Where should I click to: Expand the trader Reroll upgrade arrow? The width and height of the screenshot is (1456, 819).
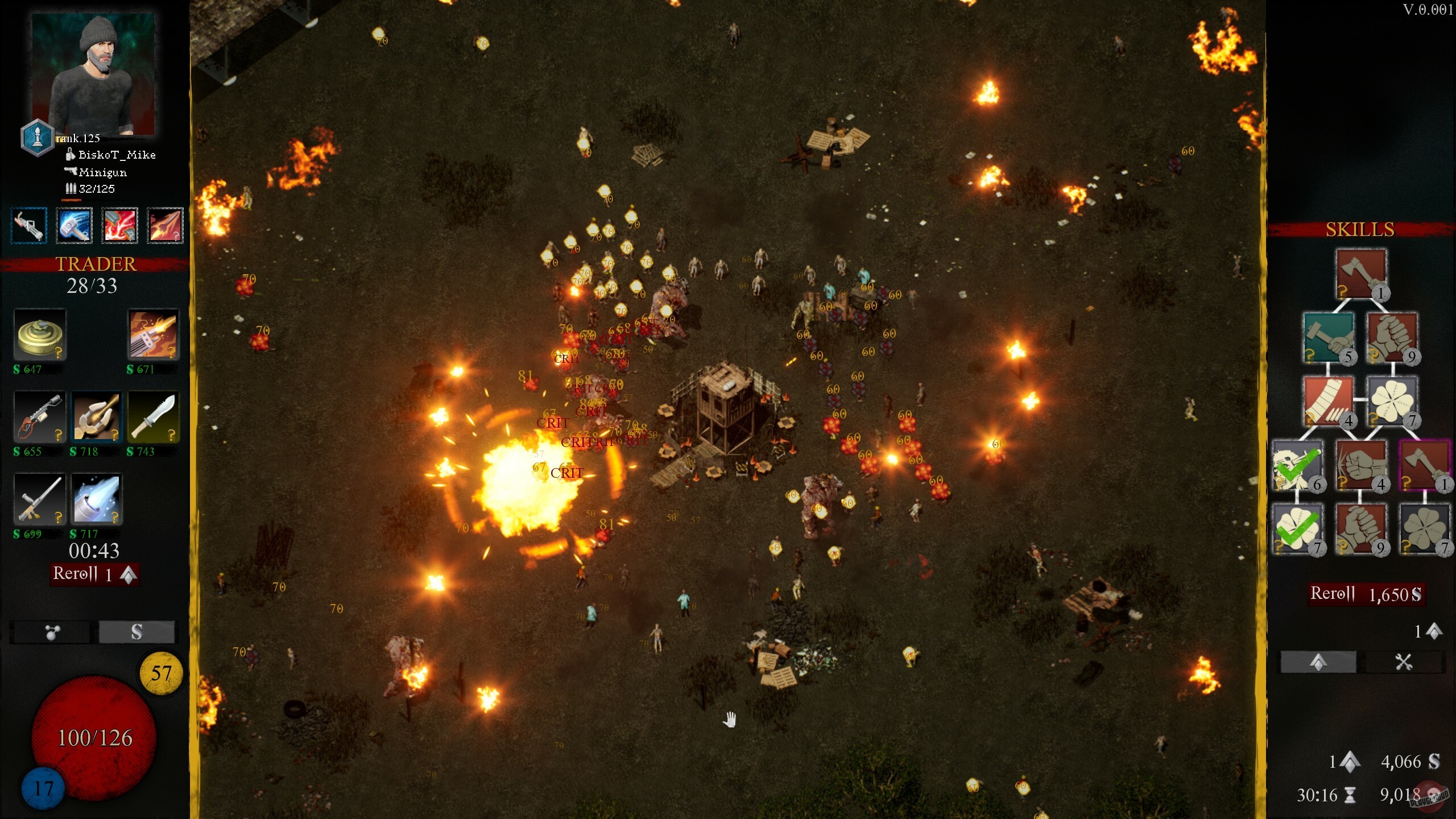129,574
